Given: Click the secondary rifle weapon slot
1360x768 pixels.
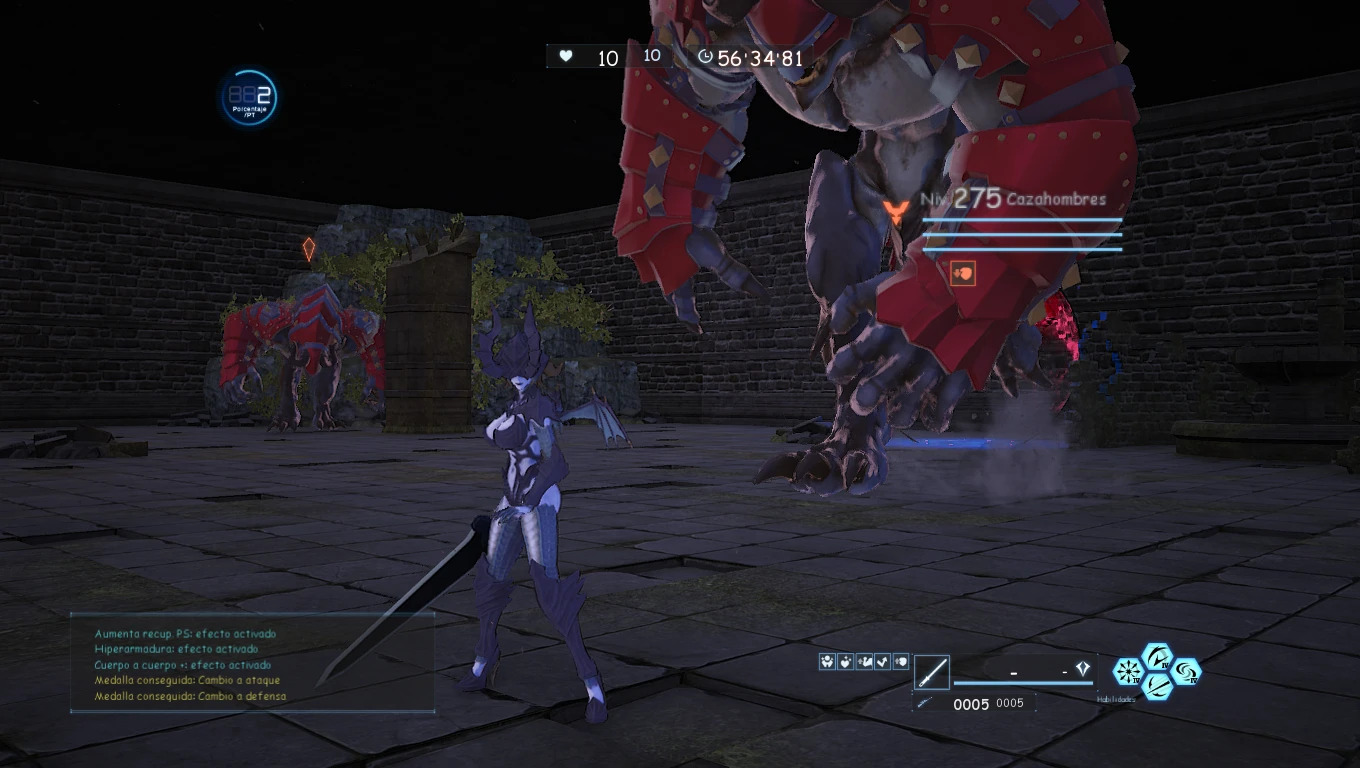Looking at the screenshot, I should [x=926, y=703].
